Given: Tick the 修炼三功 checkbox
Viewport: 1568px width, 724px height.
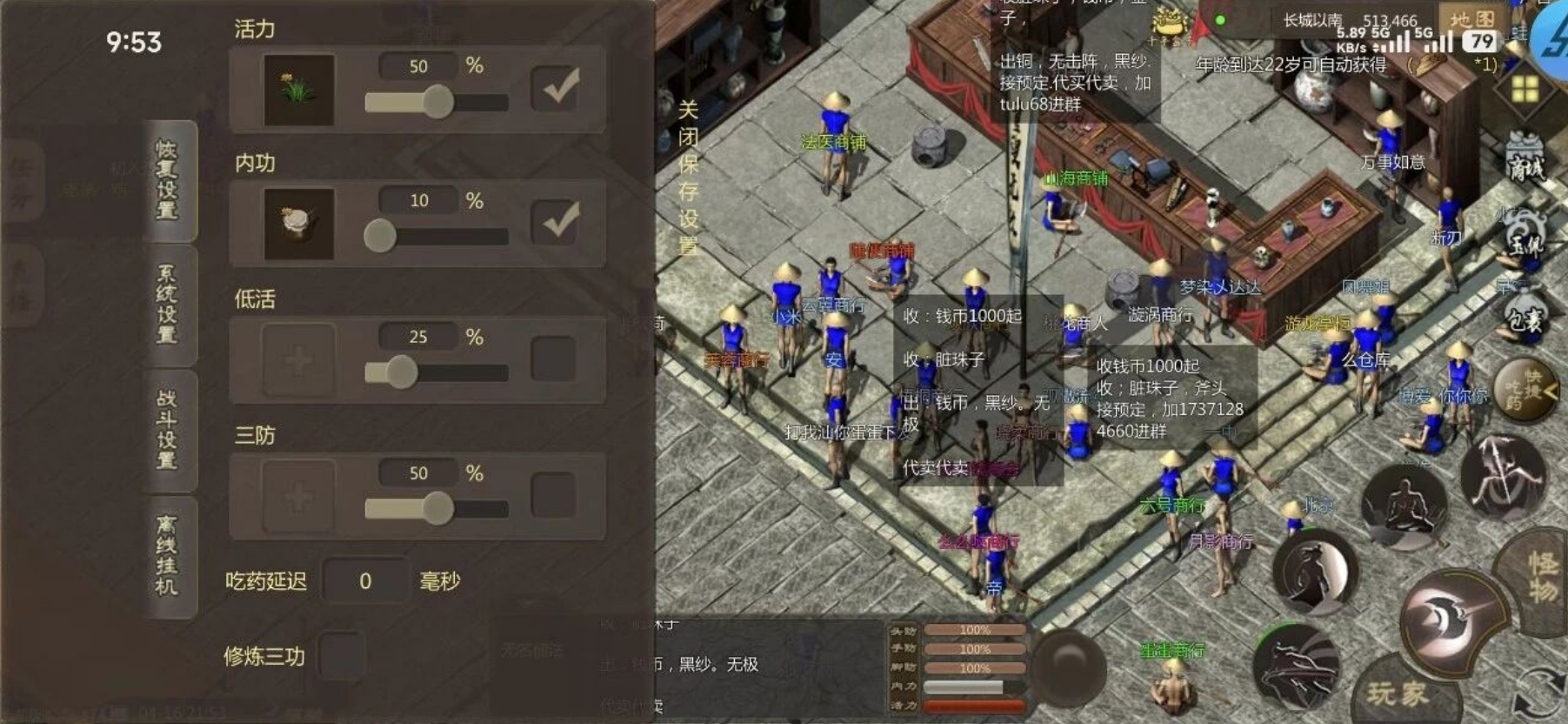Looking at the screenshot, I should pyautogui.click(x=342, y=655).
